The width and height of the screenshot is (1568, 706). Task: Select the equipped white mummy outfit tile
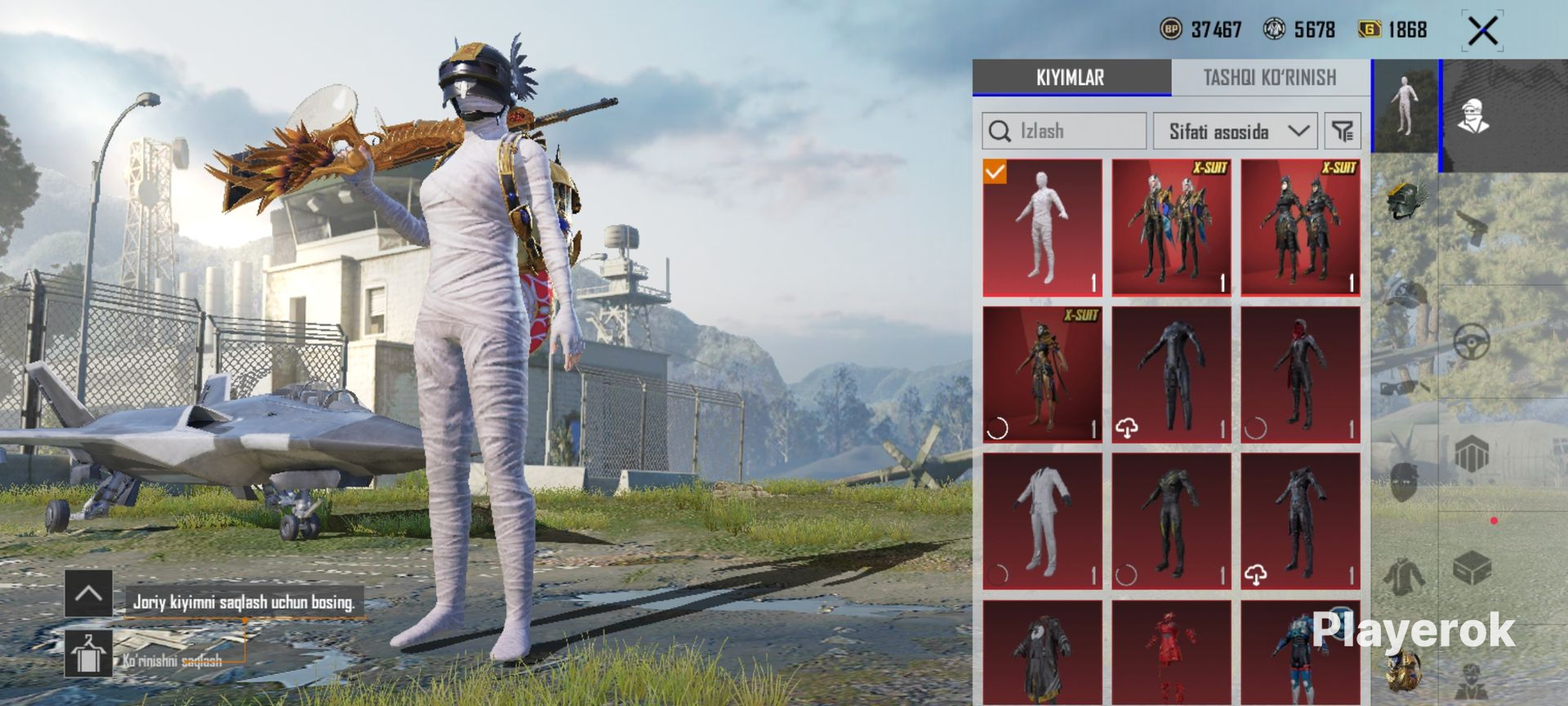click(x=1042, y=227)
